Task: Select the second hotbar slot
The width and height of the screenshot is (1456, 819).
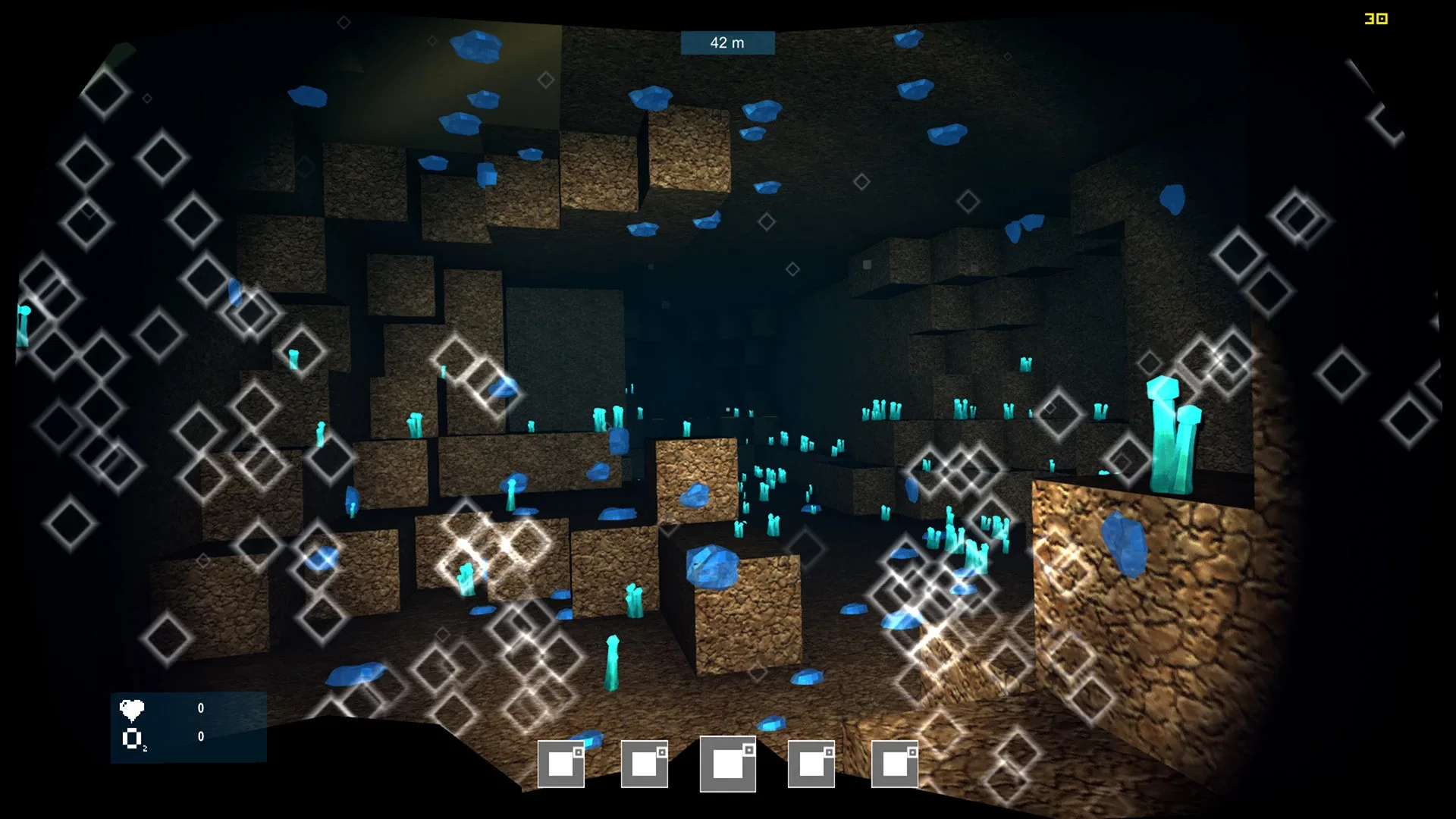Action: (x=643, y=766)
